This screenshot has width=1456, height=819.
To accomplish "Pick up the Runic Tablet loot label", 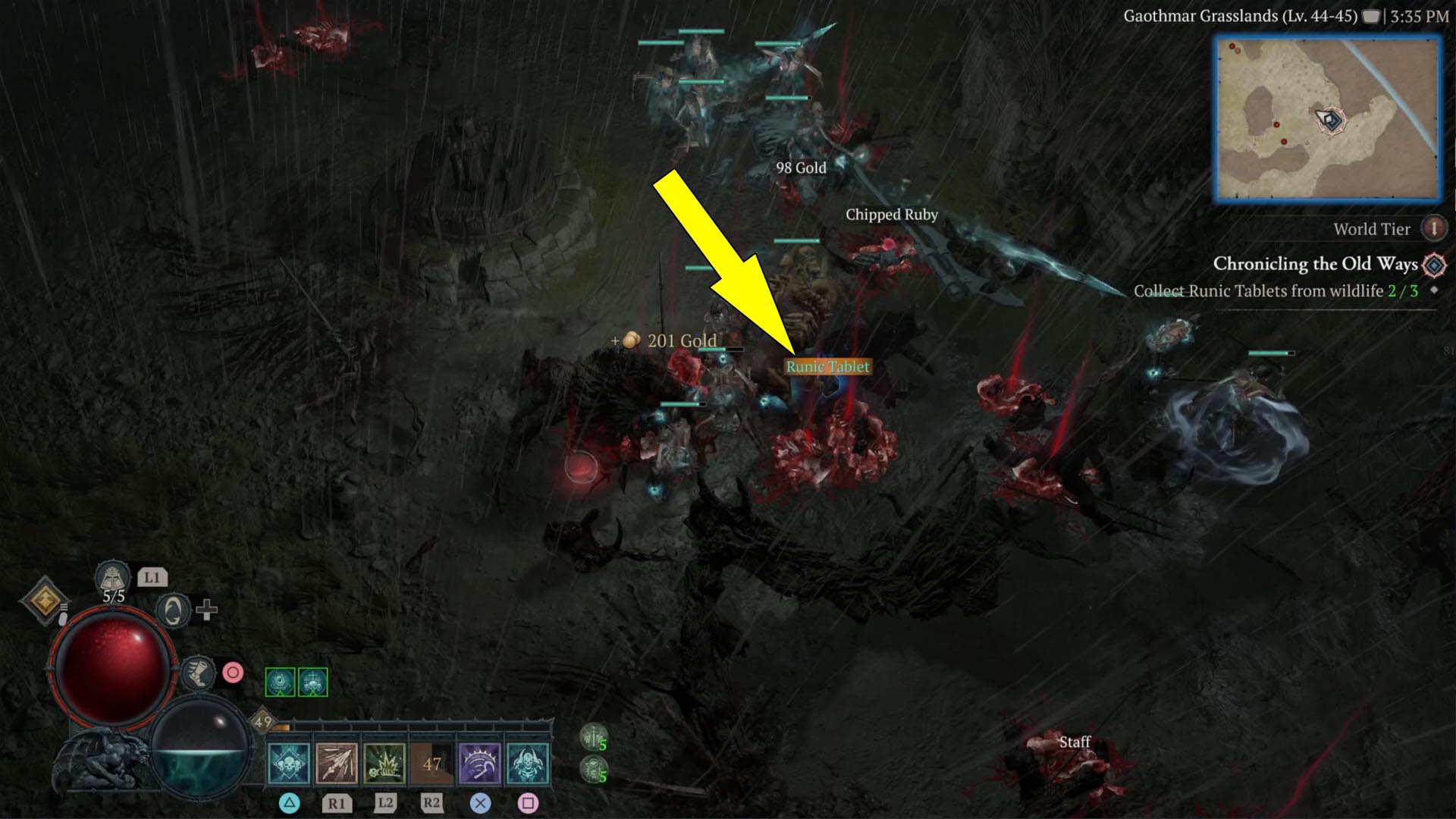I will (828, 366).
